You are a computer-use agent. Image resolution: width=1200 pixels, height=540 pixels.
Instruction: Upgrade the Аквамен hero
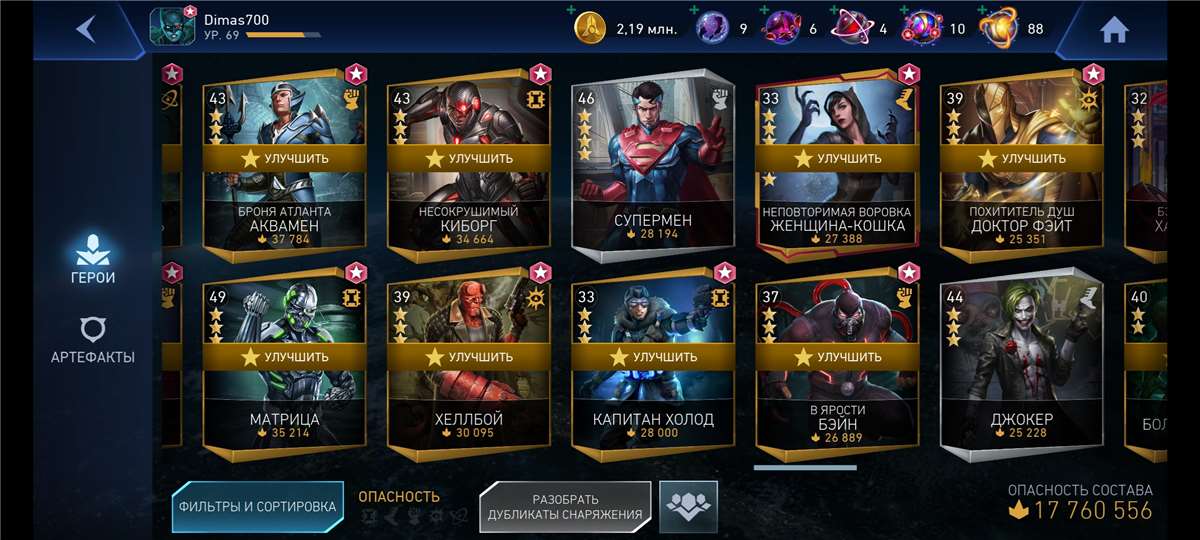(x=284, y=158)
